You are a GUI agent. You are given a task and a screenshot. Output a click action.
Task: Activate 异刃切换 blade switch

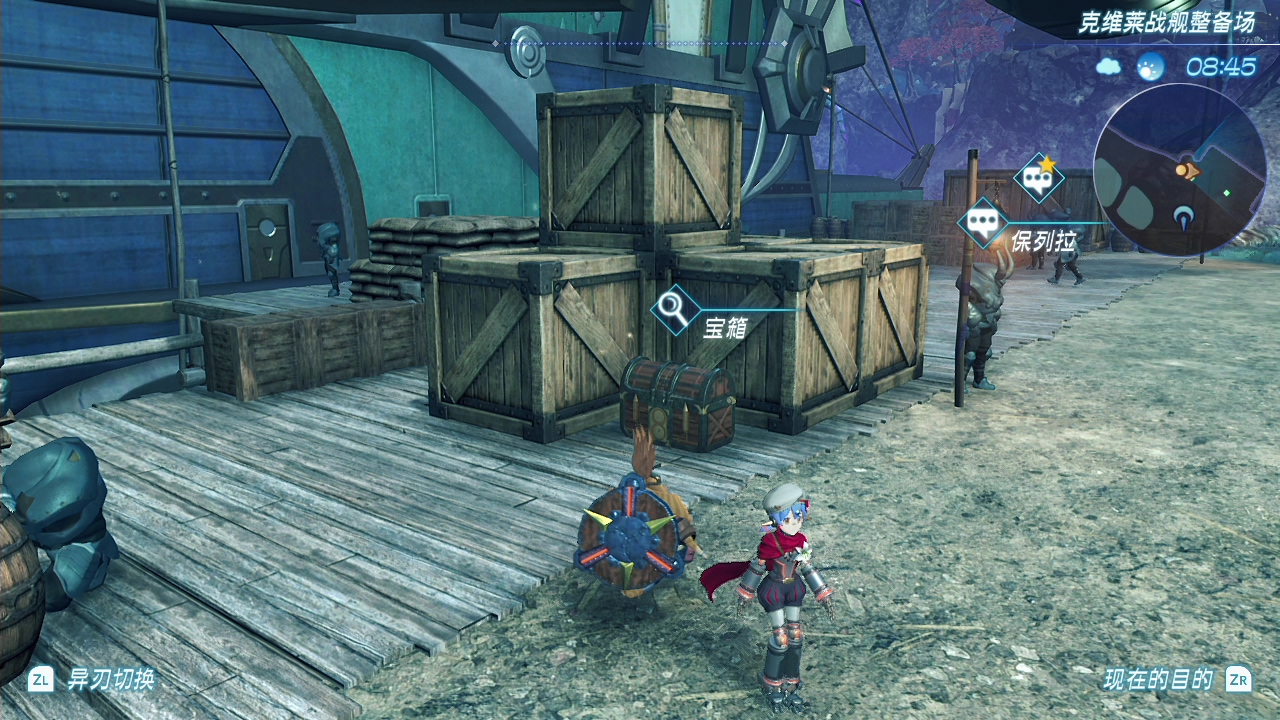tap(92, 680)
